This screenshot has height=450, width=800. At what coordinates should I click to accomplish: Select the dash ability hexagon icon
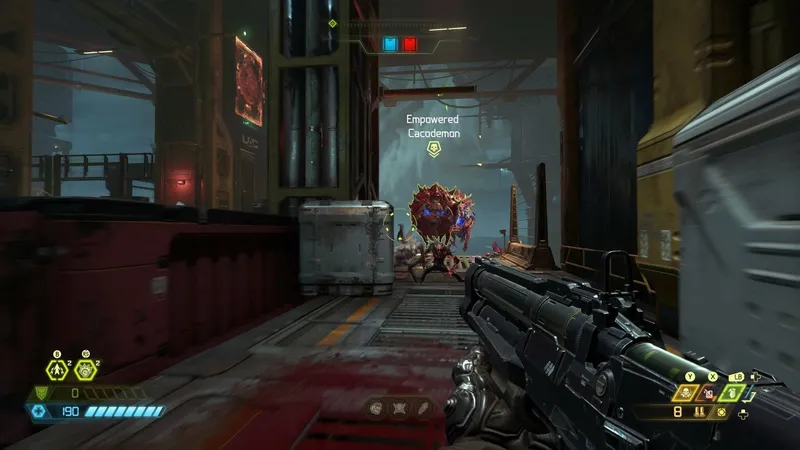click(57, 370)
